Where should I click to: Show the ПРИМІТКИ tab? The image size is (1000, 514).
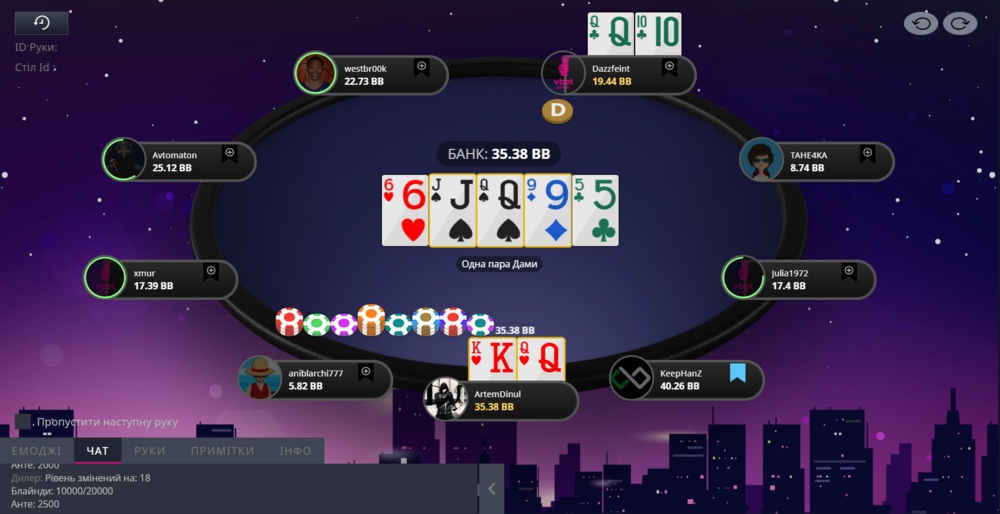222,451
